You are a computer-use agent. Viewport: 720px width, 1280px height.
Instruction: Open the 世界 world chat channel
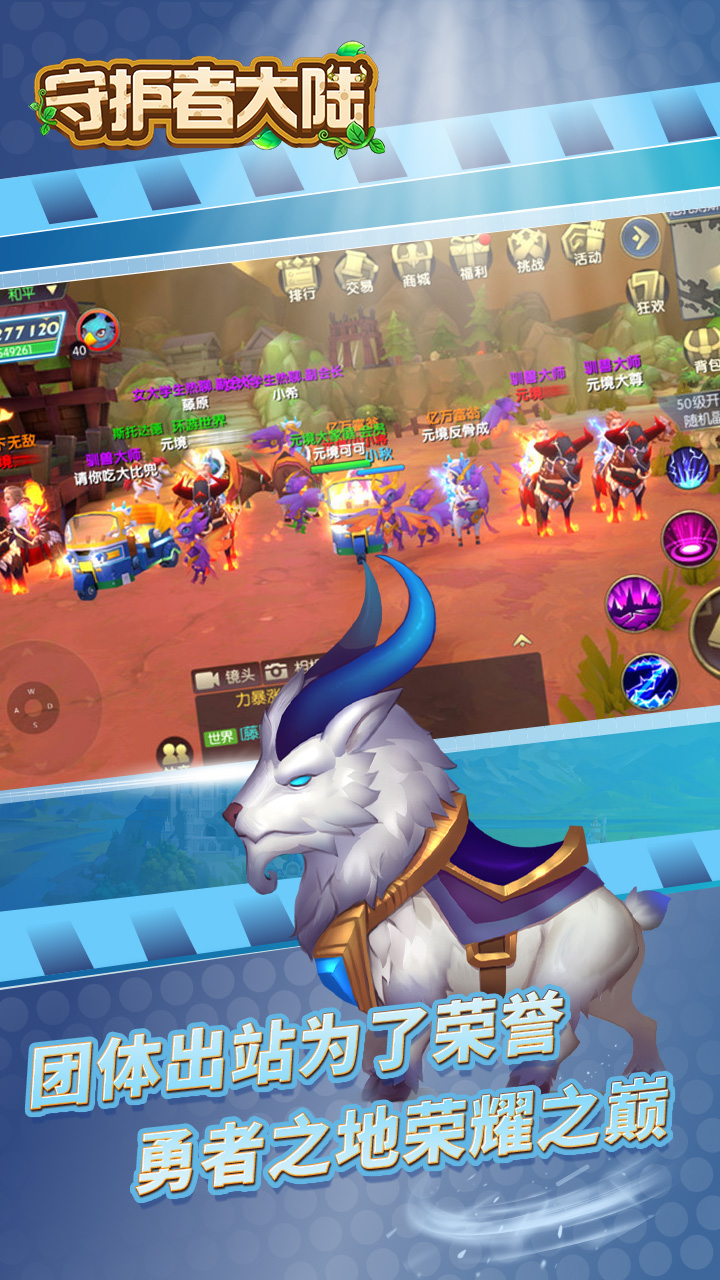pyautogui.click(x=222, y=738)
